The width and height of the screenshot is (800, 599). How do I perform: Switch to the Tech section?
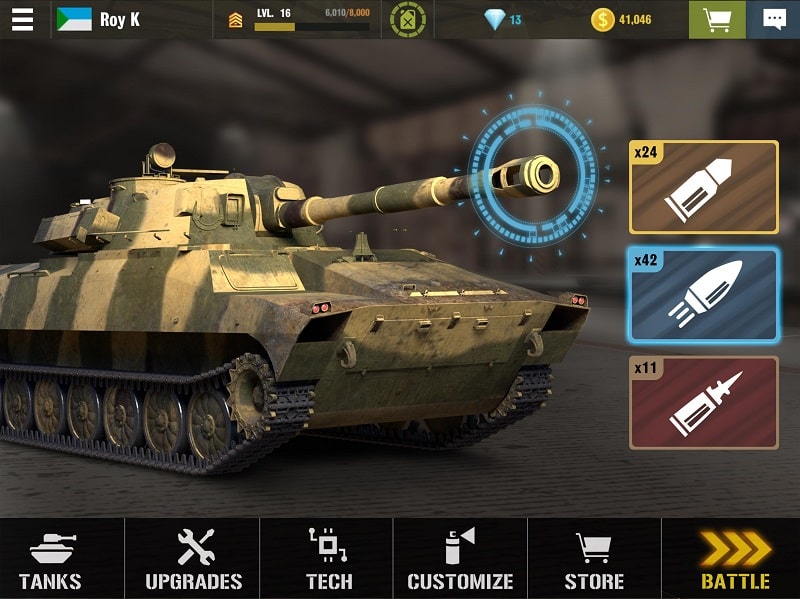pos(328,559)
